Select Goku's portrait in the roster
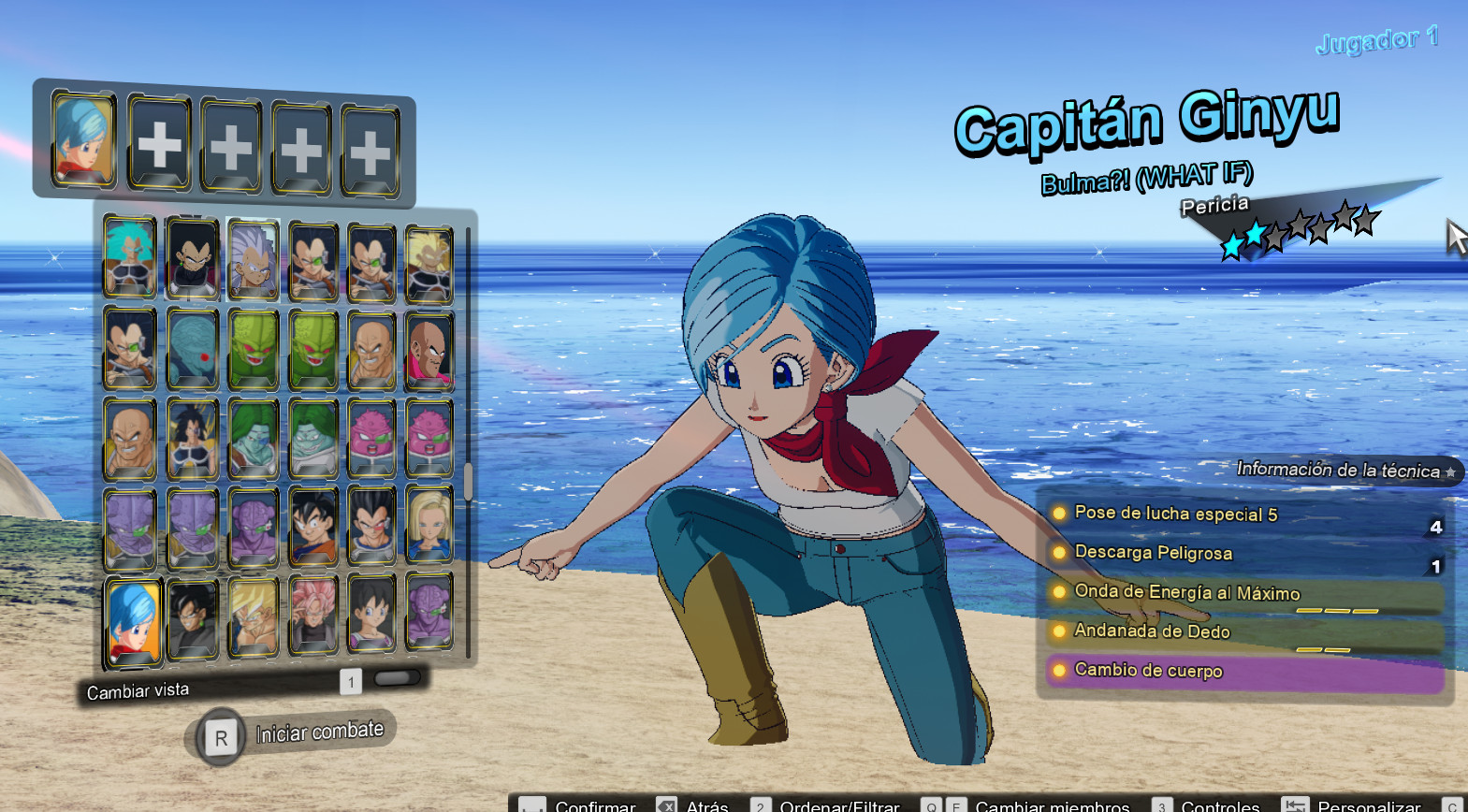 [314, 524]
